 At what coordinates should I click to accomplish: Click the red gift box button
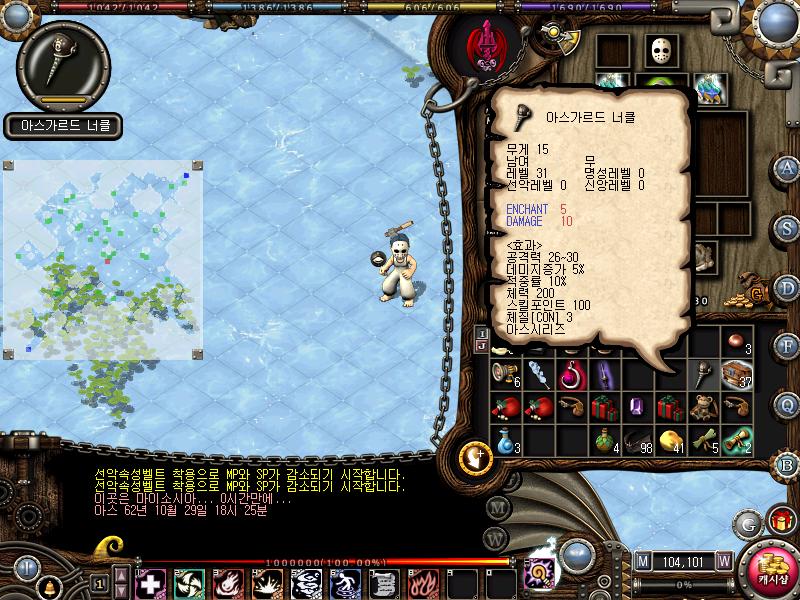pyautogui.click(x=779, y=521)
